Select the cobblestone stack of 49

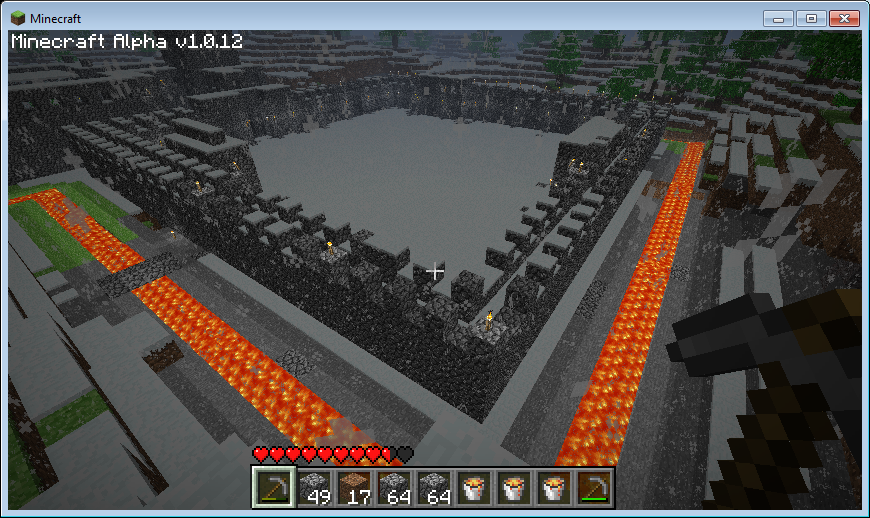[311, 487]
